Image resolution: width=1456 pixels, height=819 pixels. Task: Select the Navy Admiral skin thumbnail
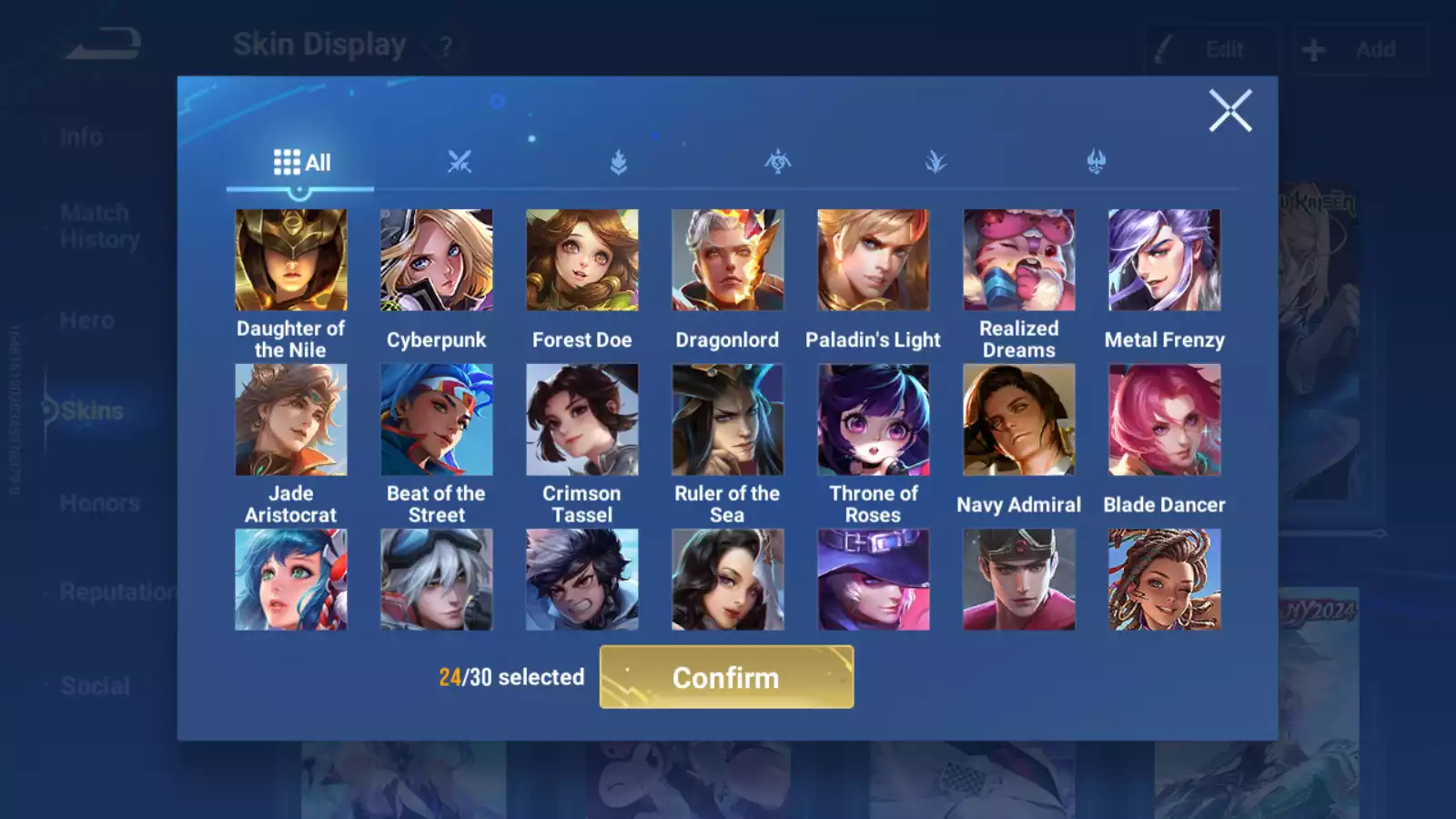point(1018,420)
